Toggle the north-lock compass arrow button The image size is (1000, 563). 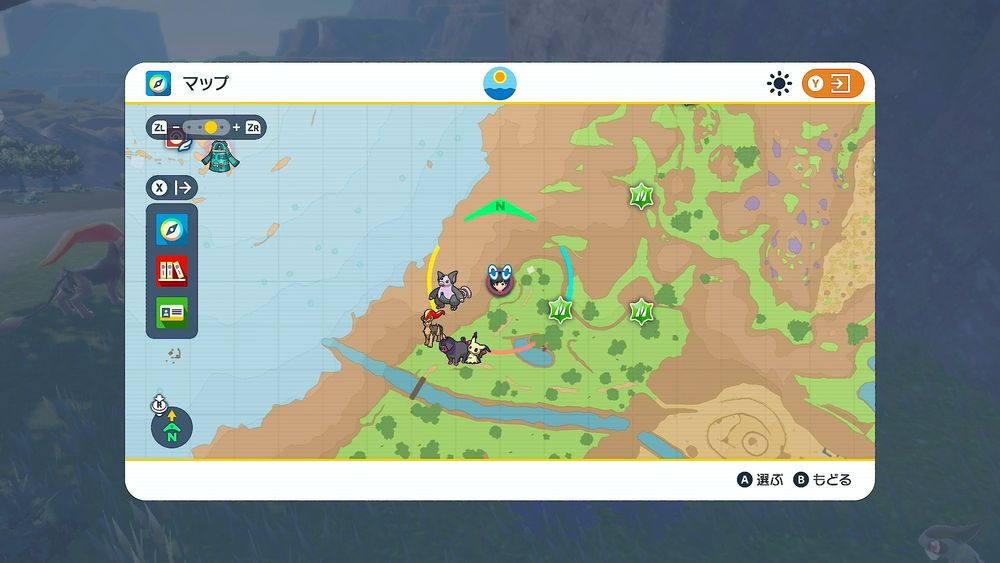pos(171,428)
